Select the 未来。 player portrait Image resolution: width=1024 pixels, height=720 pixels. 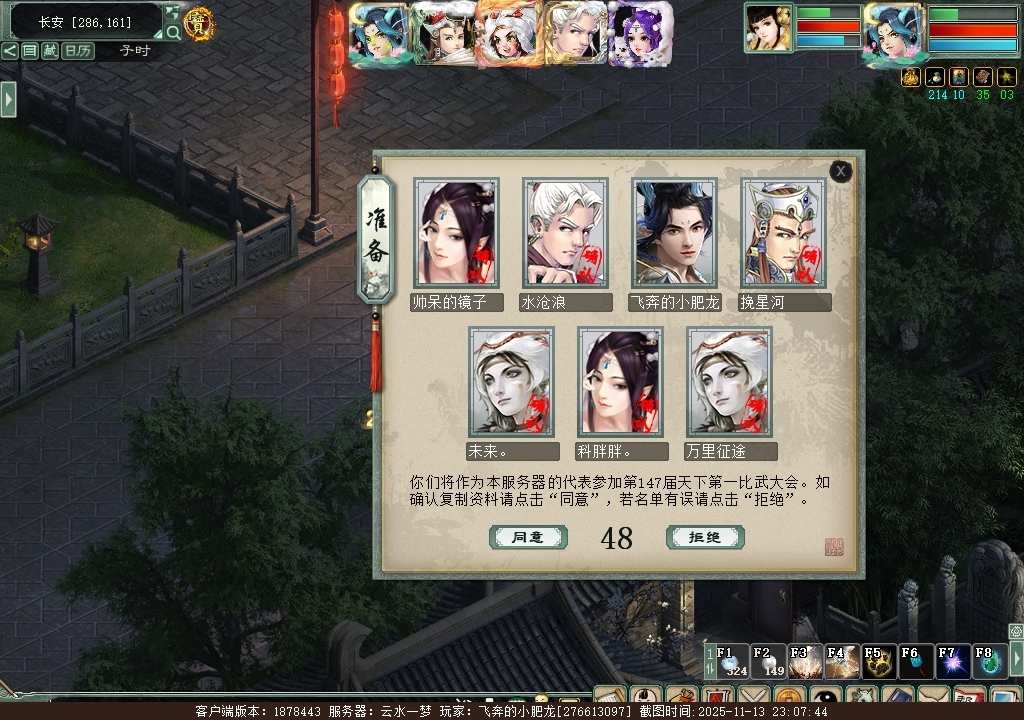(x=511, y=381)
